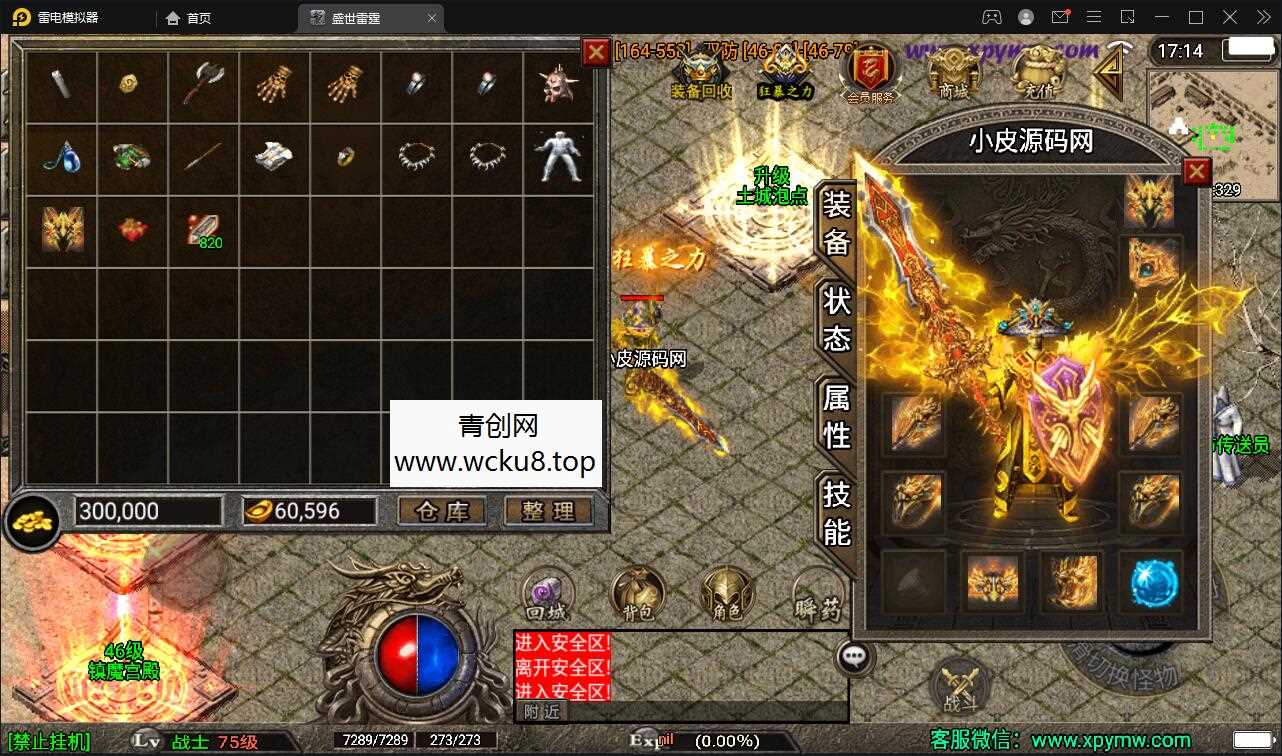1282x756 pixels.
Task: Open the 仓库 warehouse button
Action: click(442, 511)
